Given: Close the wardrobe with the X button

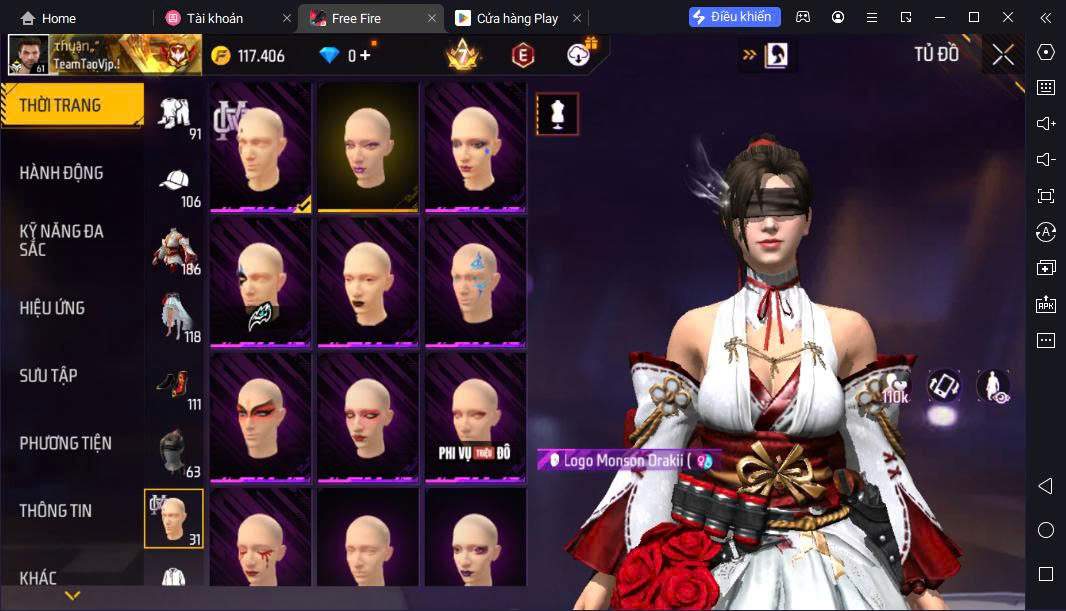Looking at the screenshot, I should [x=1002, y=55].
